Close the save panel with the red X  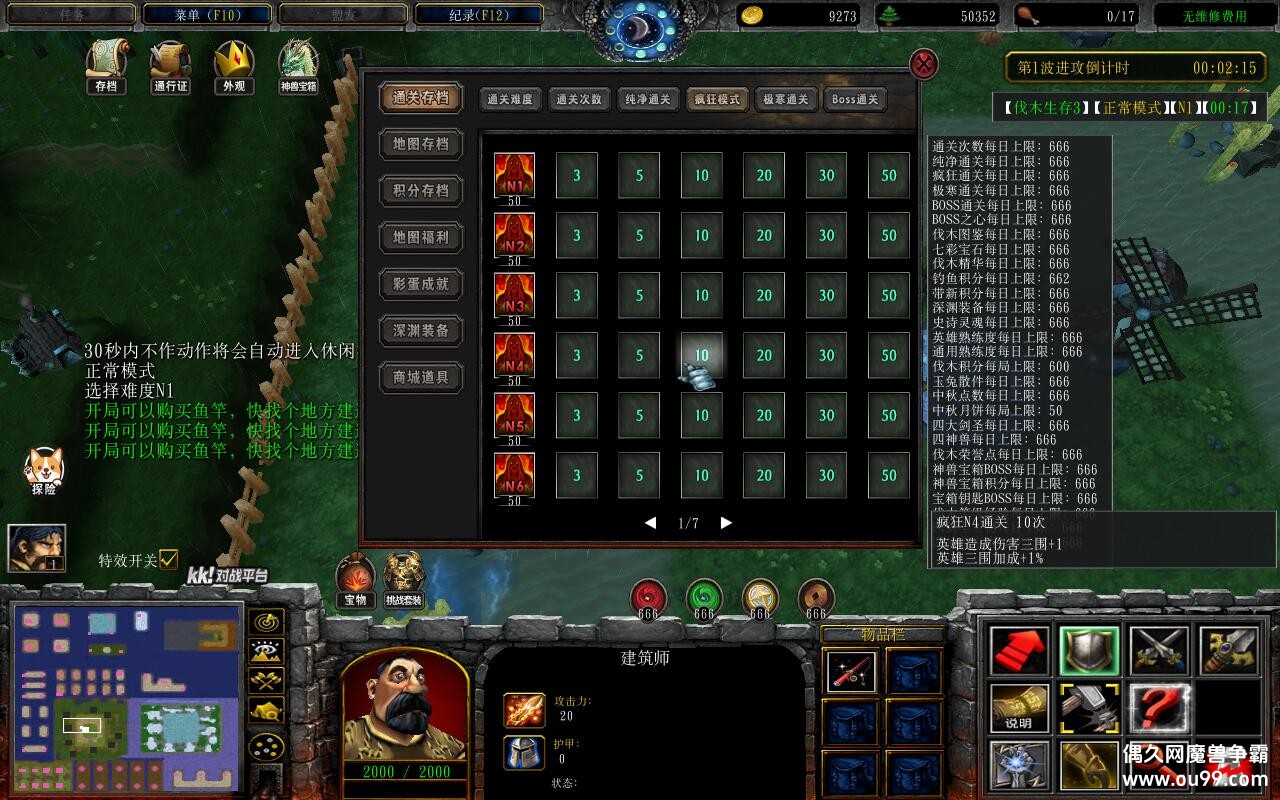tap(923, 65)
